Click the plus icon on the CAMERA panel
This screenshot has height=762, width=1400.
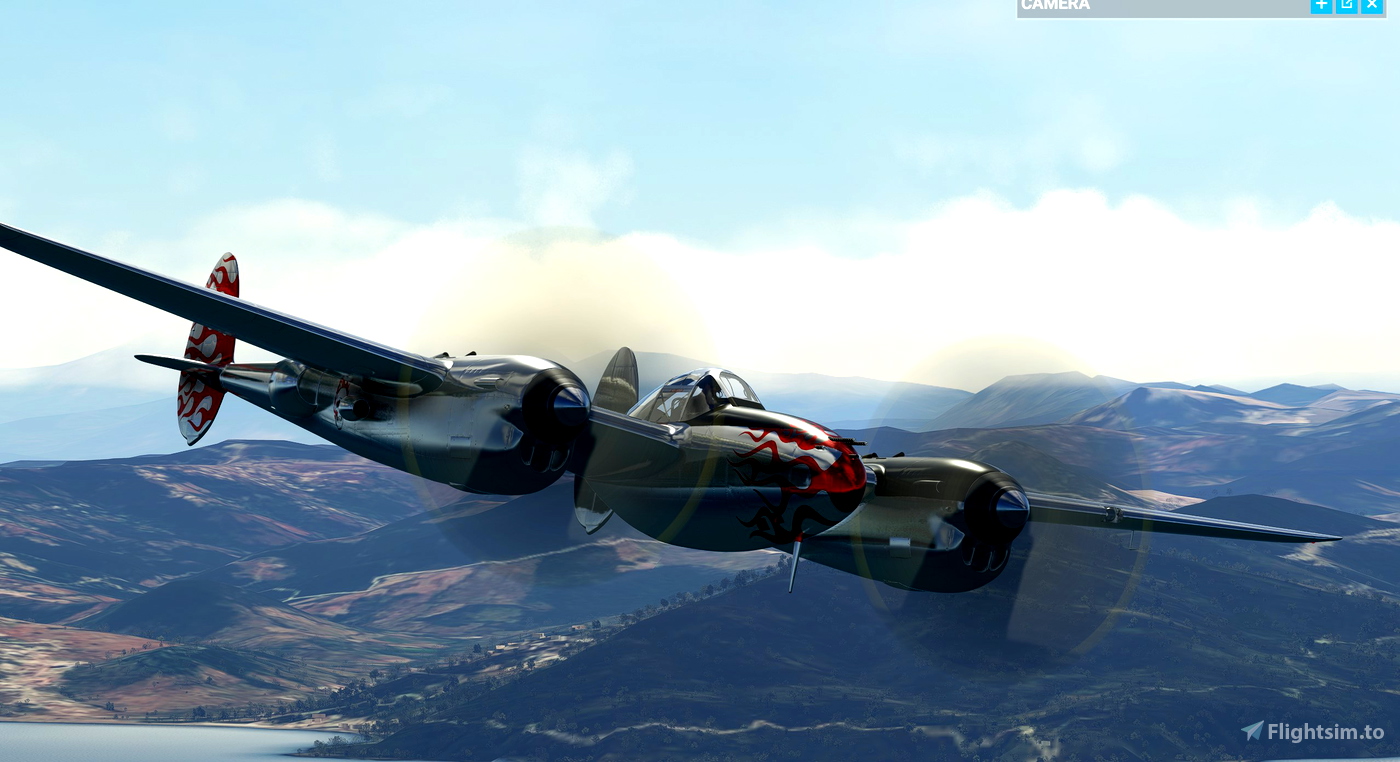[1320, 5]
